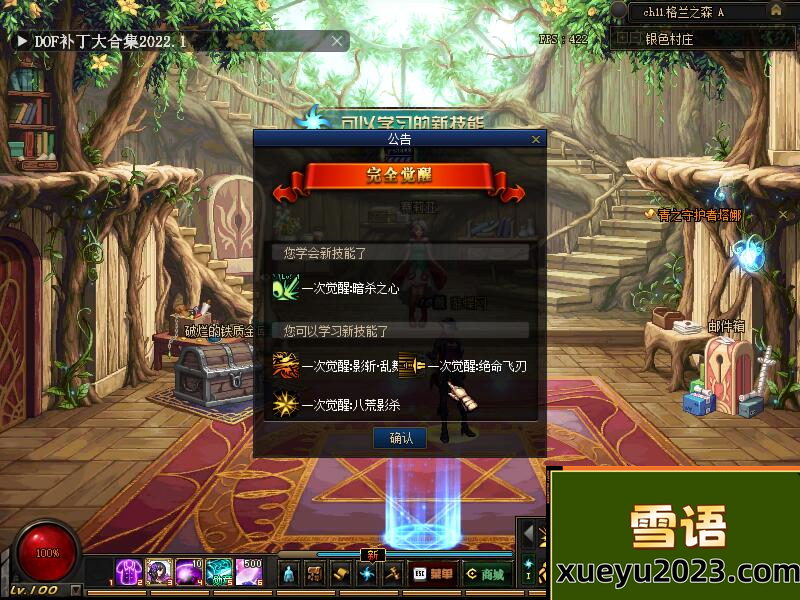800x600 pixels.
Task: Select the 绝命飞刃 skill icon
Action: click(411, 366)
